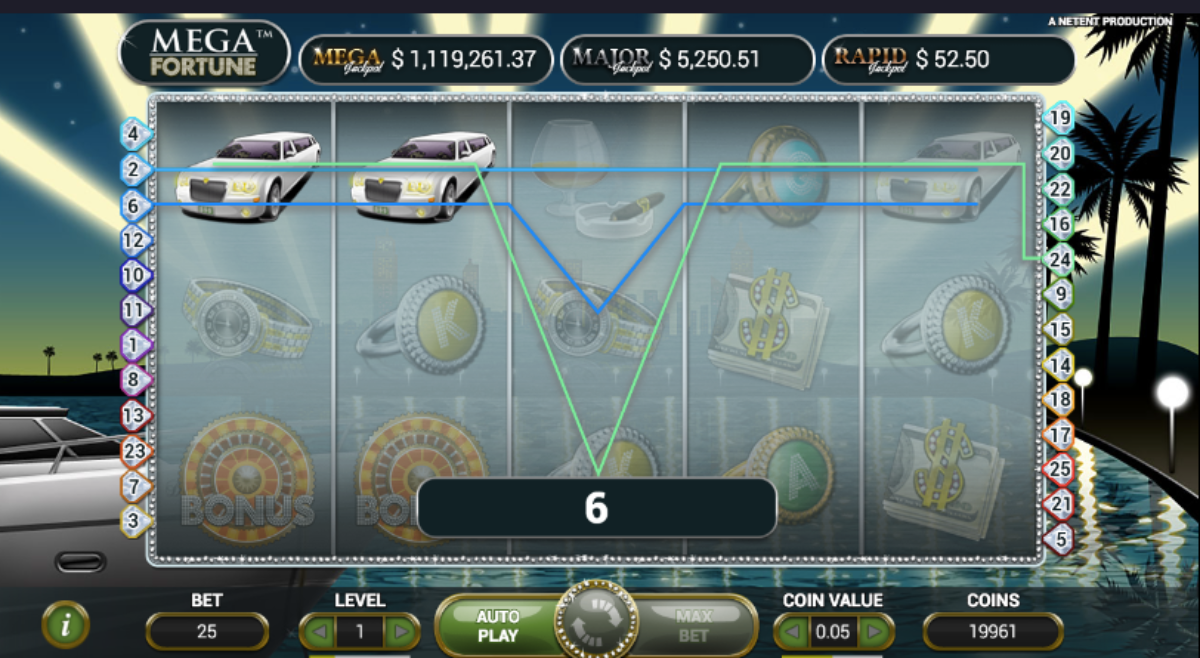Screen dimensions: 1200x658
Task: Highlight payline 15 marker
Action: 1059,329
